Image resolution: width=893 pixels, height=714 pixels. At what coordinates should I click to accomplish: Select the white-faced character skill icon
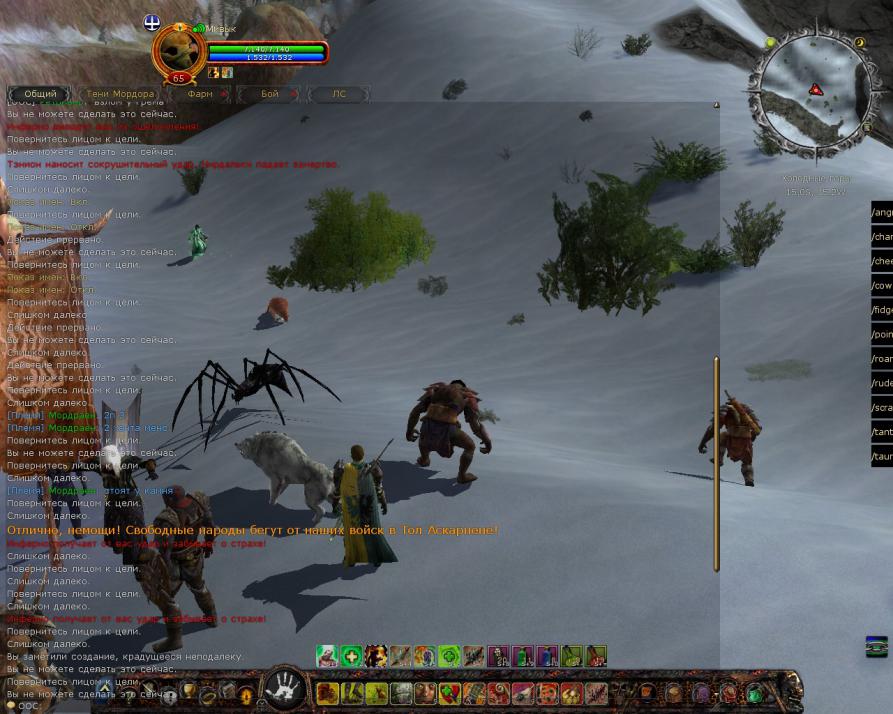click(x=327, y=656)
